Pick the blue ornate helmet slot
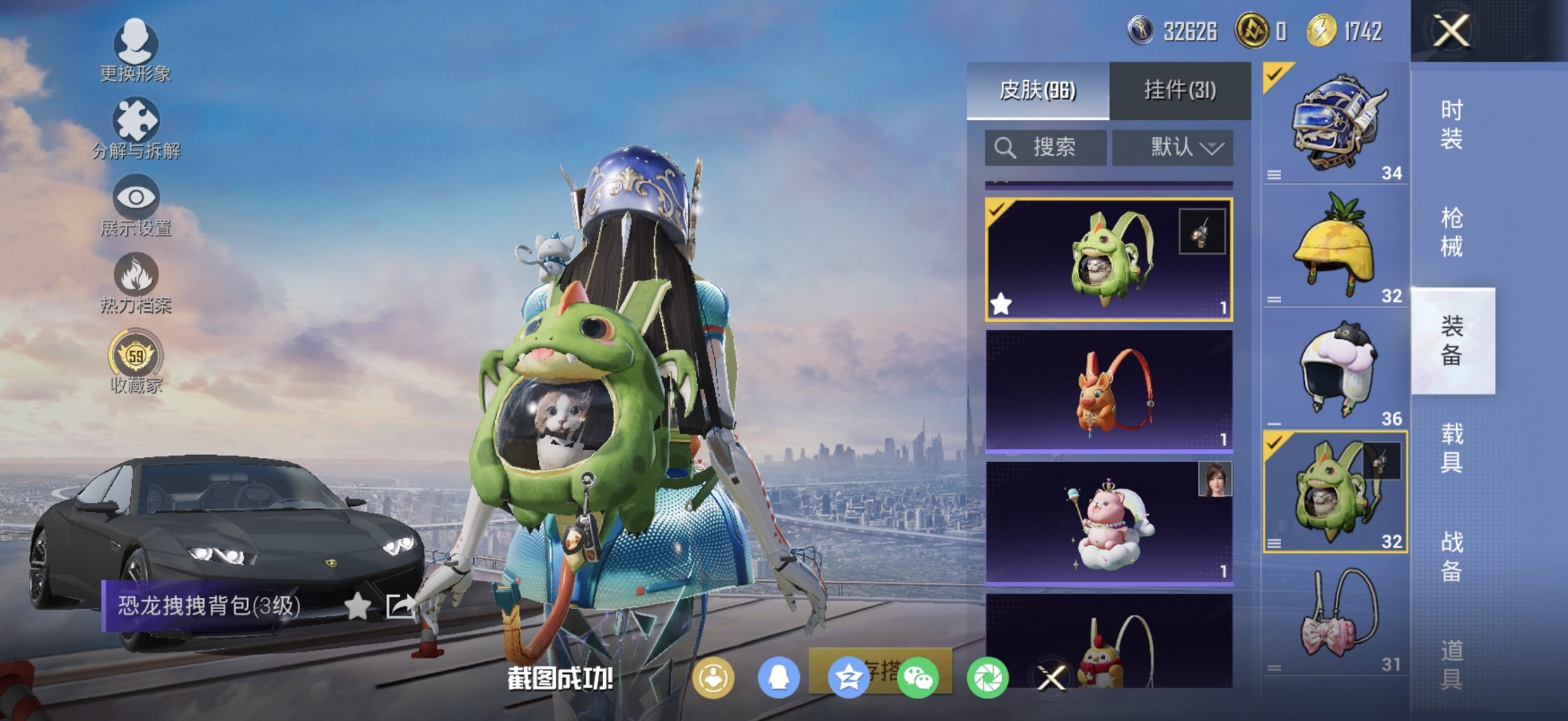The height and width of the screenshot is (721, 1568). [1334, 124]
